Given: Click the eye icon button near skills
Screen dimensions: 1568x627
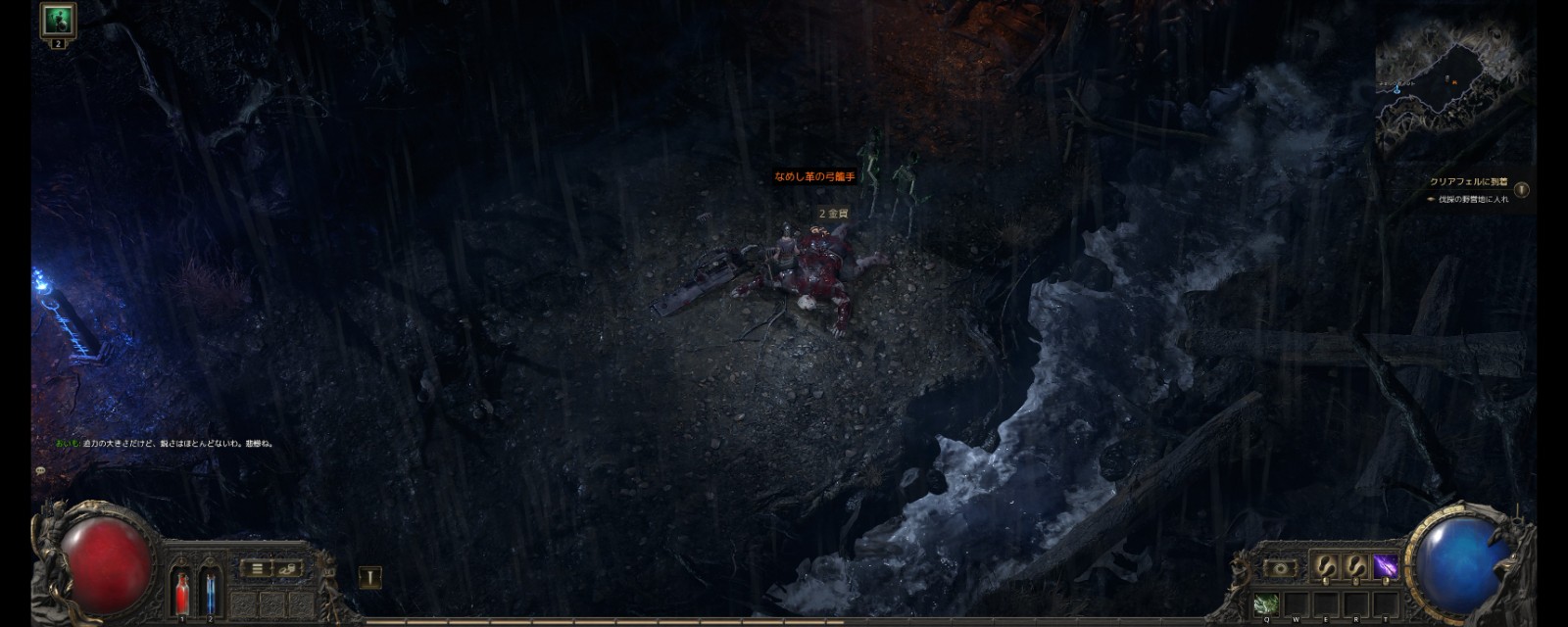Looking at the screenshot, I should point(1279,567).
